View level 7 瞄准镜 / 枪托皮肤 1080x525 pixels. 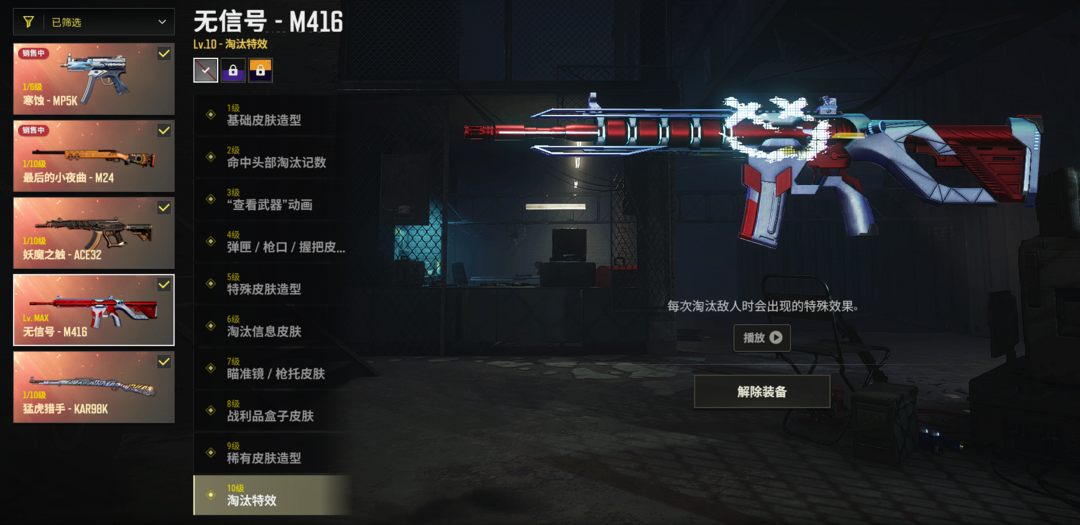point(272,369)
